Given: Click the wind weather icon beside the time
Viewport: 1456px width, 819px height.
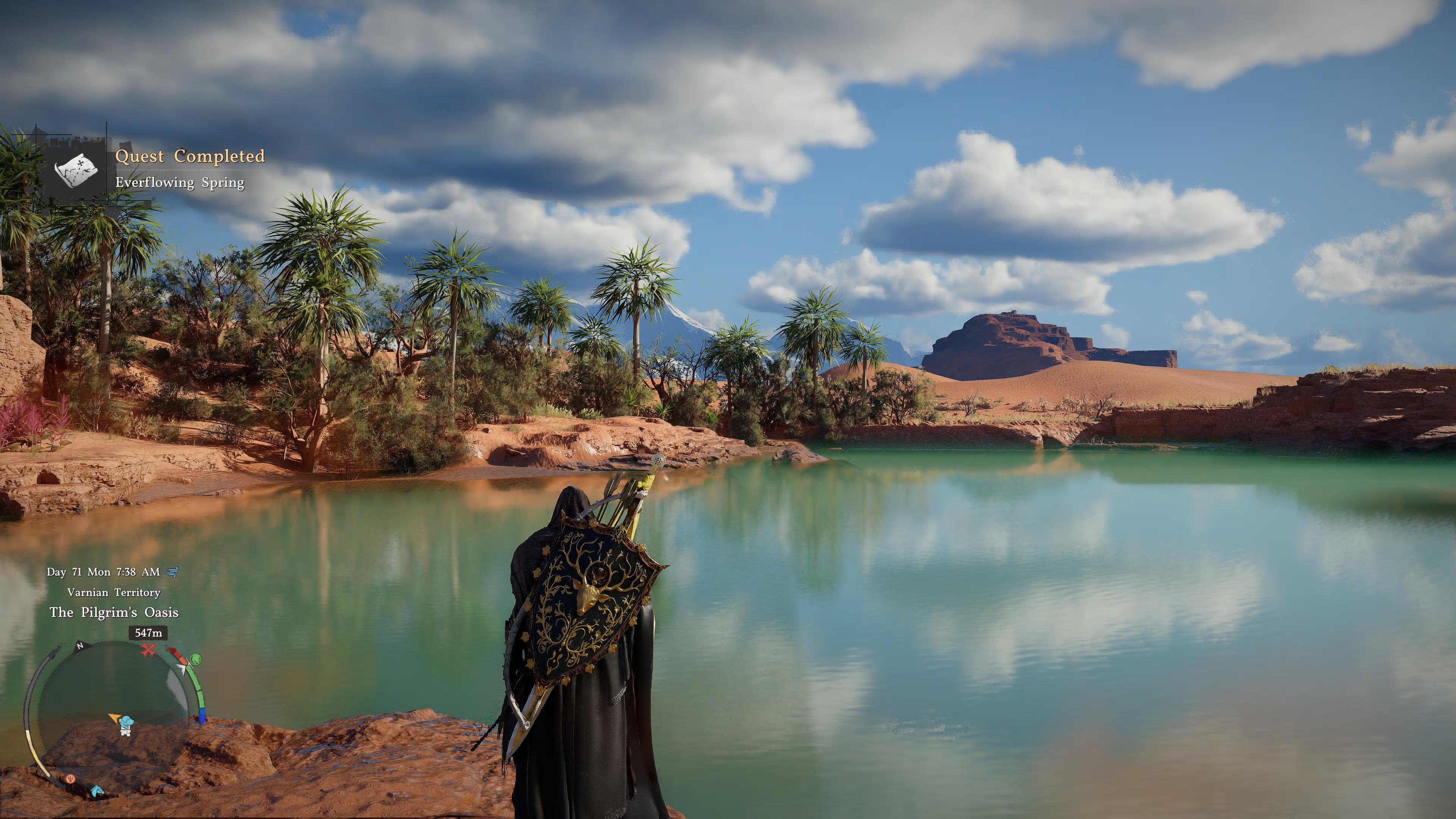Looking at the screenshot, I should pos(173,572).
